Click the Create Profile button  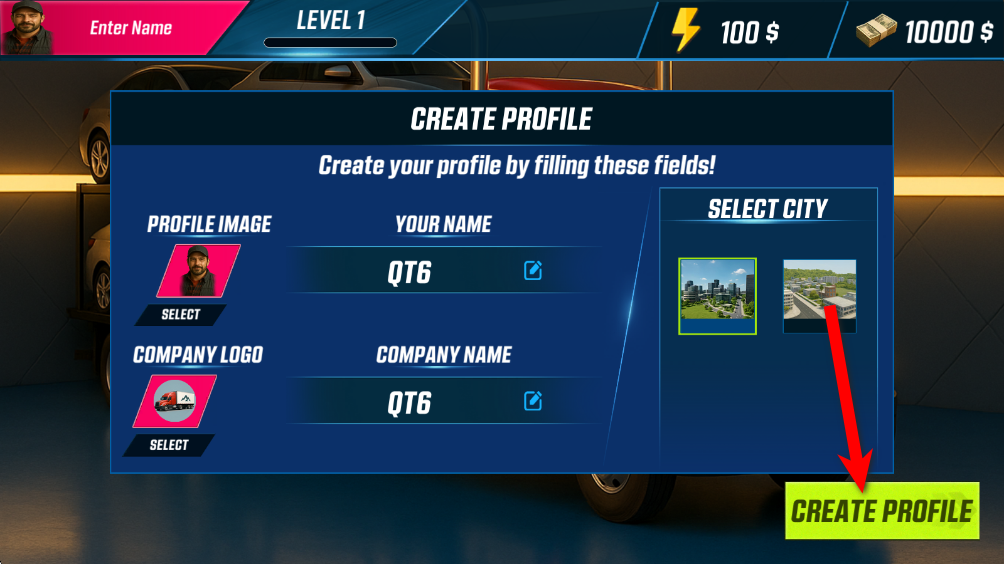point(881,511)
